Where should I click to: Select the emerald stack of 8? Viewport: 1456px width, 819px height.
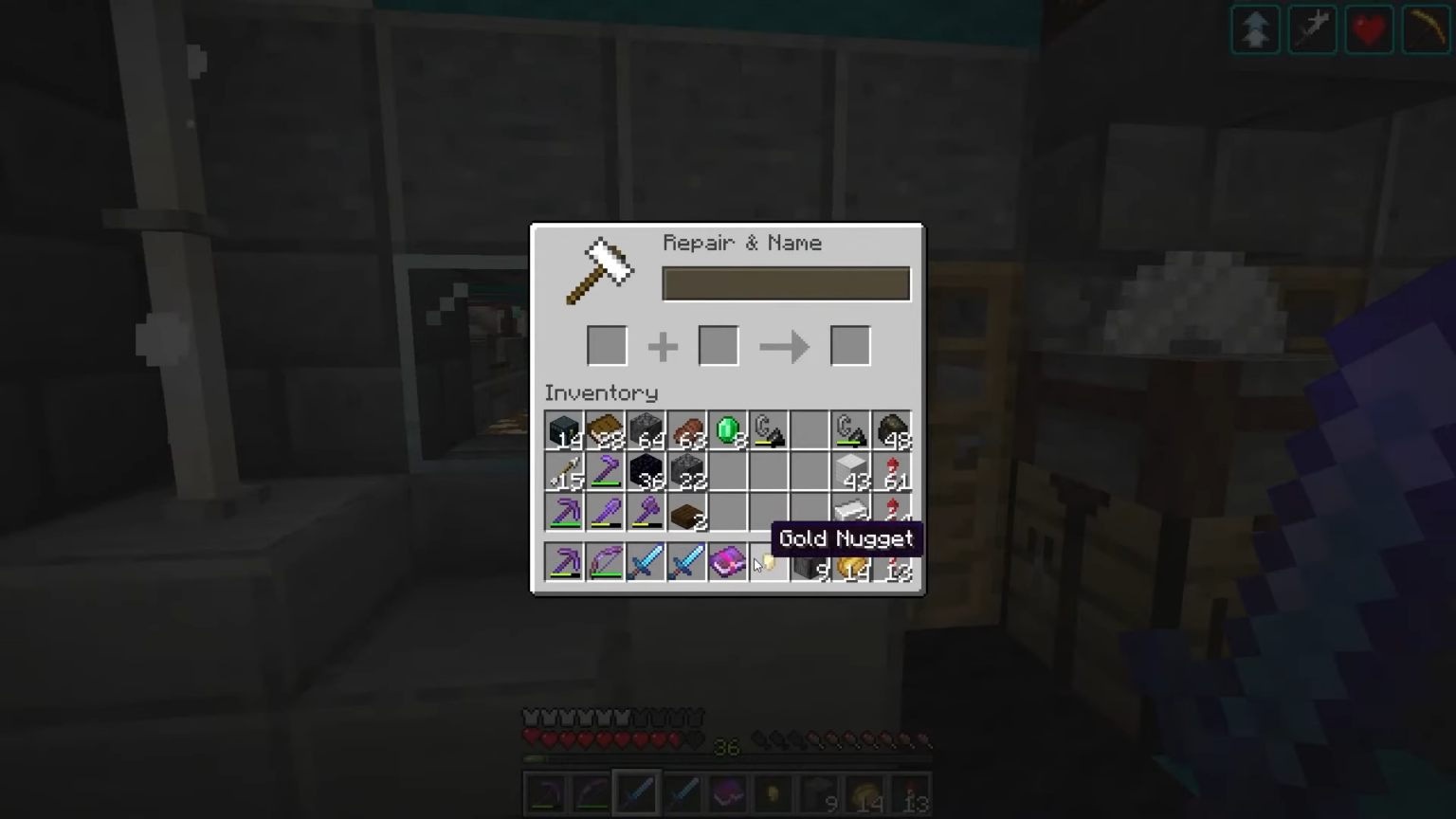(727, 429)
